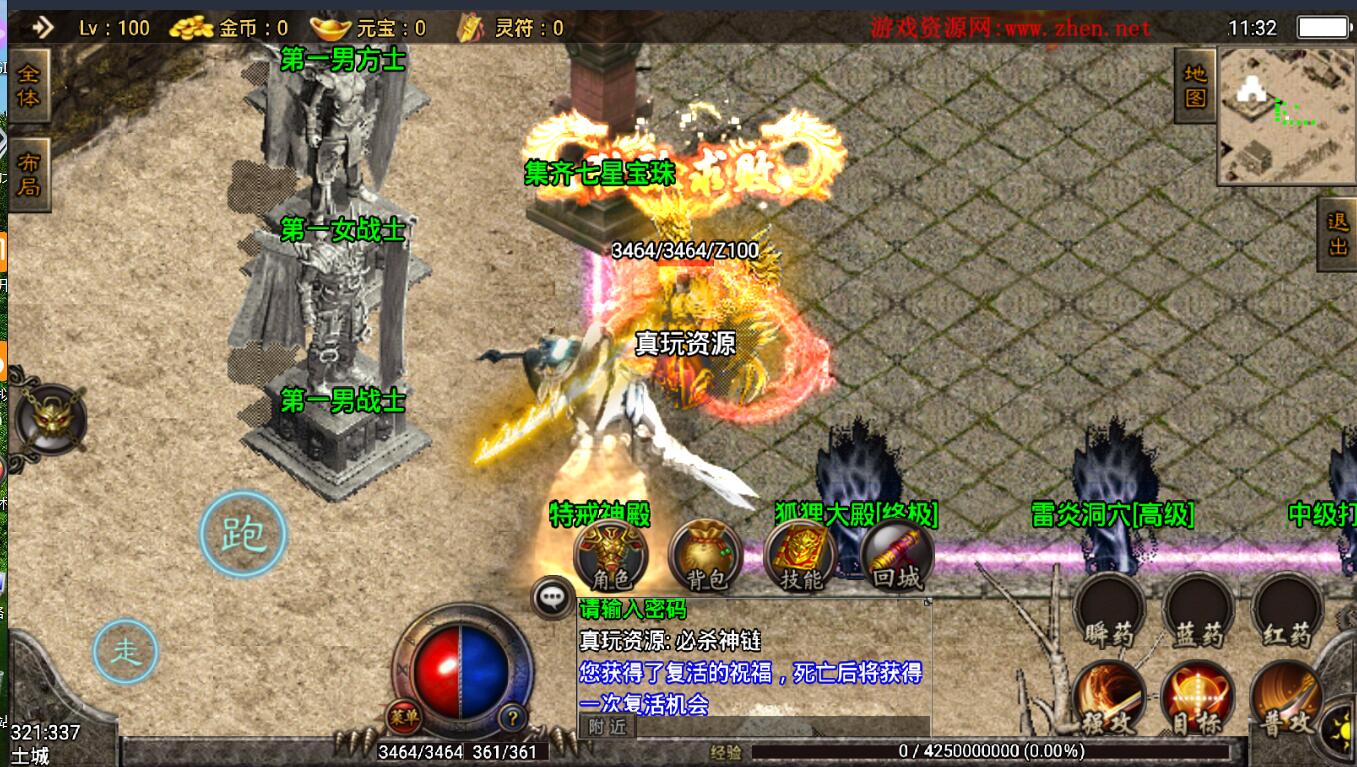Toggle the 跑 run mode button
Screen dimensions: 1357x767
pyautogui.click(x=243, y=534)
